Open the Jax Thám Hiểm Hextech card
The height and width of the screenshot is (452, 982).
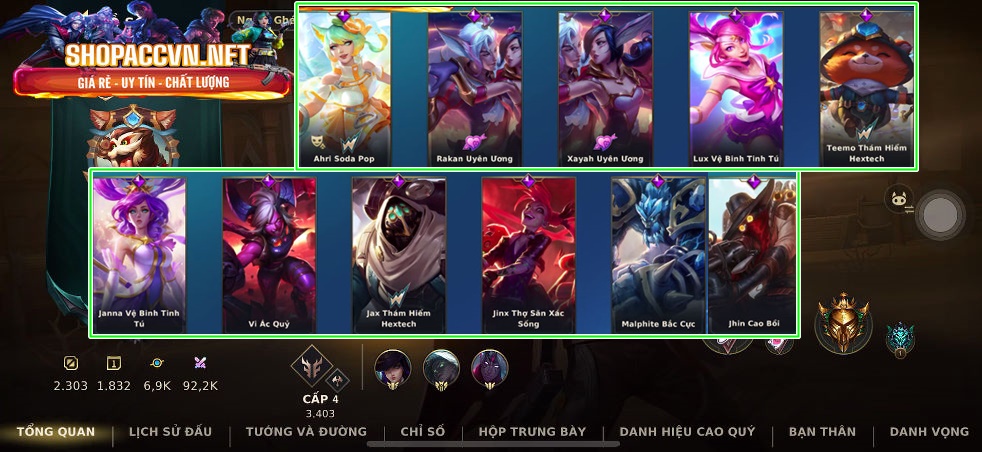tap(398, 255)
